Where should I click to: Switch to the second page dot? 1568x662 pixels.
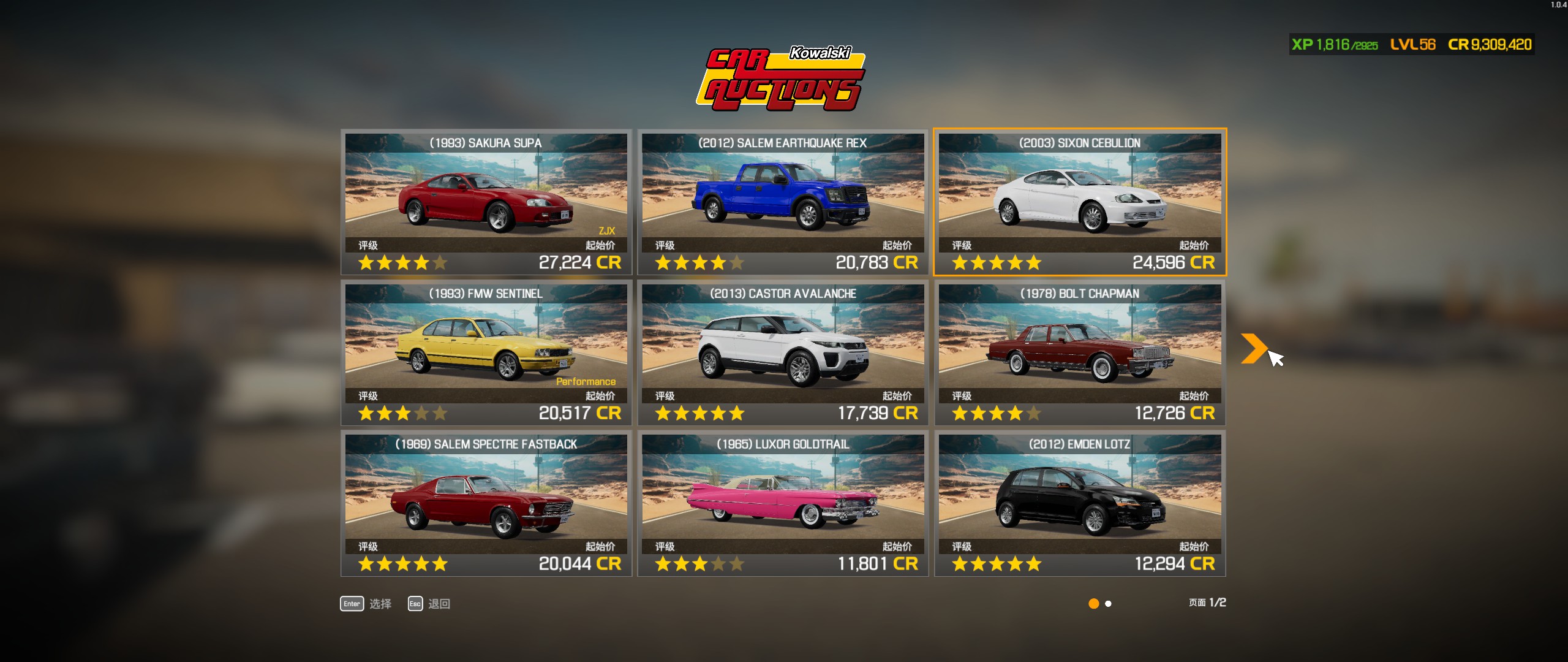pos(1108,604)
